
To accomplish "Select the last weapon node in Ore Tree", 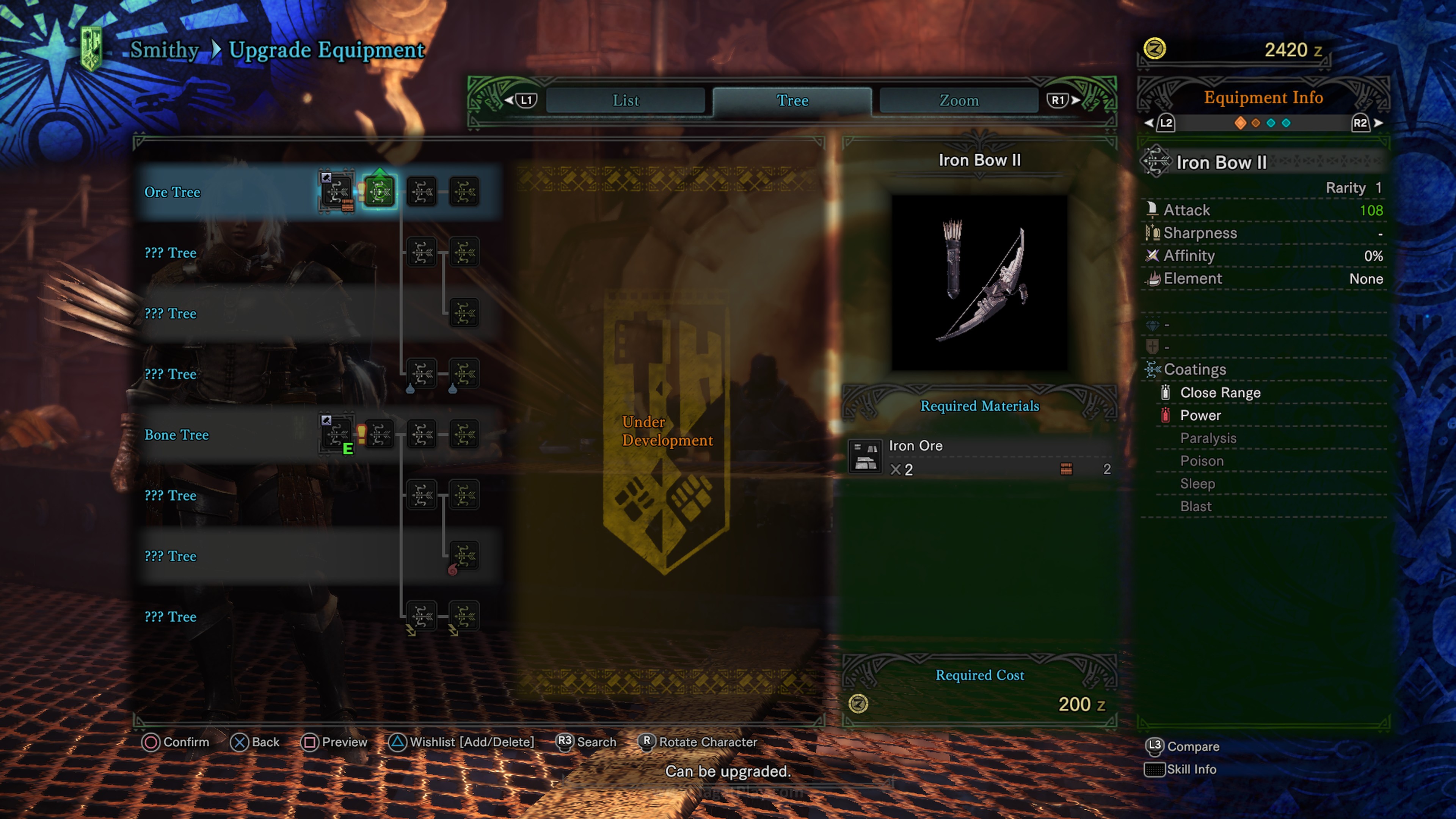I will (464, 192).
